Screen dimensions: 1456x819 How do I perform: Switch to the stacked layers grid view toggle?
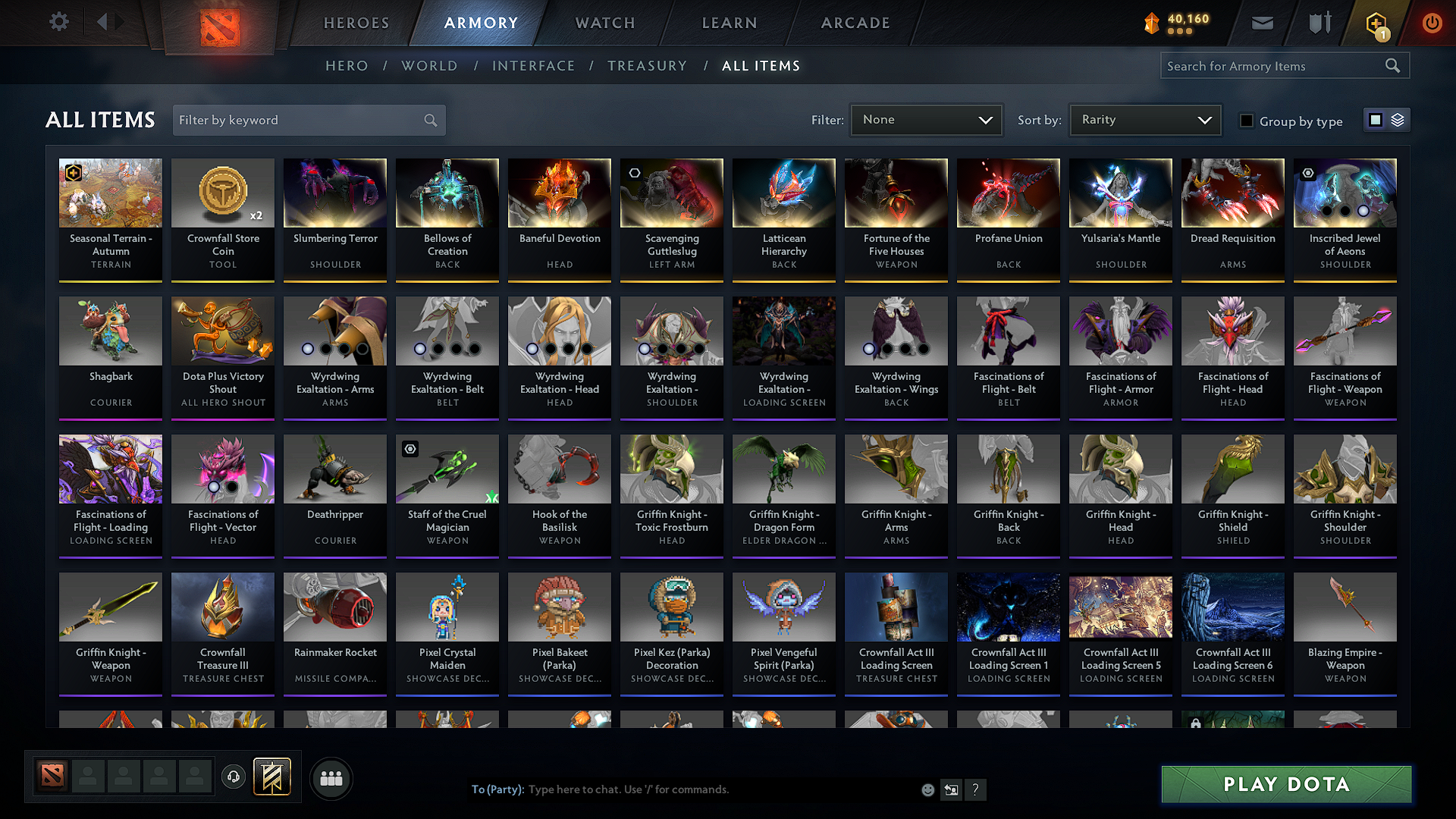click(1396, 120)
